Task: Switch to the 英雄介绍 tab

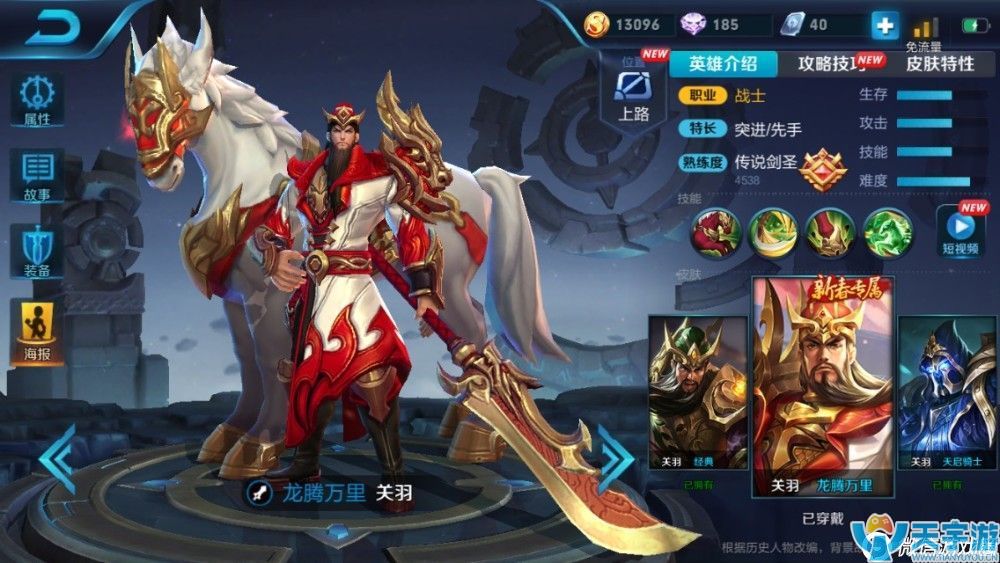Action: pos(722,64)
